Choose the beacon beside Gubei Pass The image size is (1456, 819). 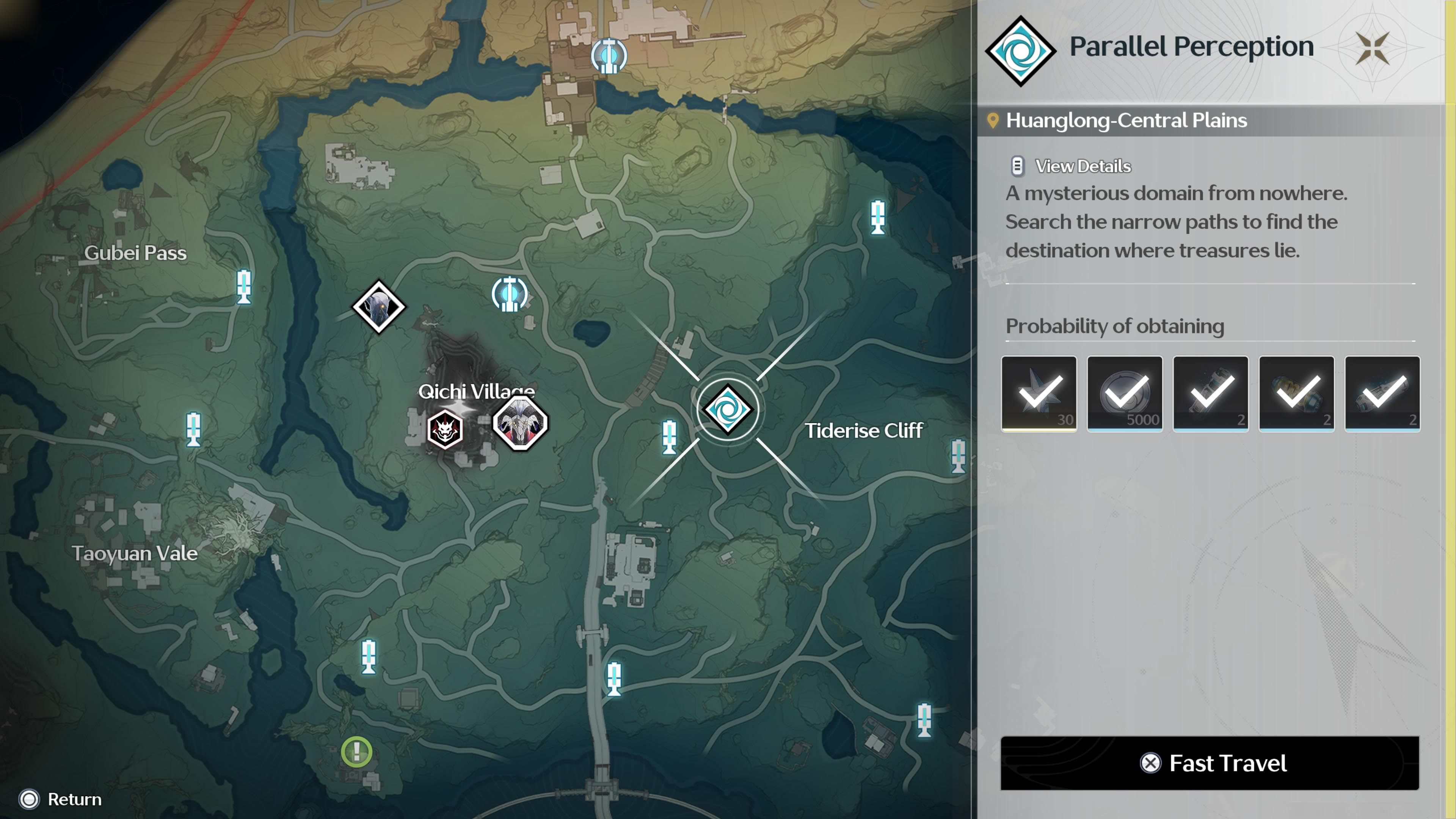point(243,287)
